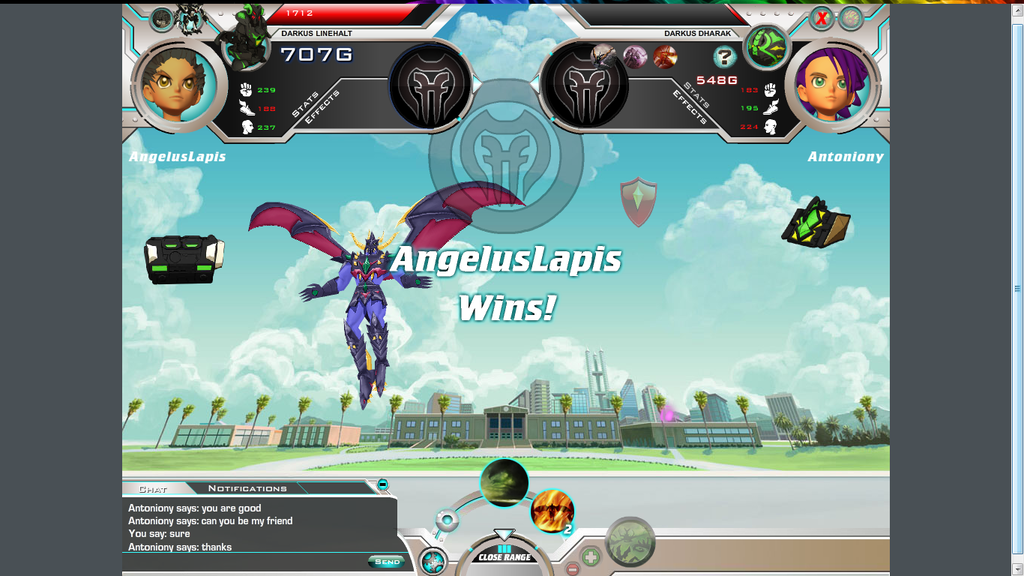Click the teal crosshair button below chat
The image size is (1024, 576).
pyautogui.click(x=432, y=562)
